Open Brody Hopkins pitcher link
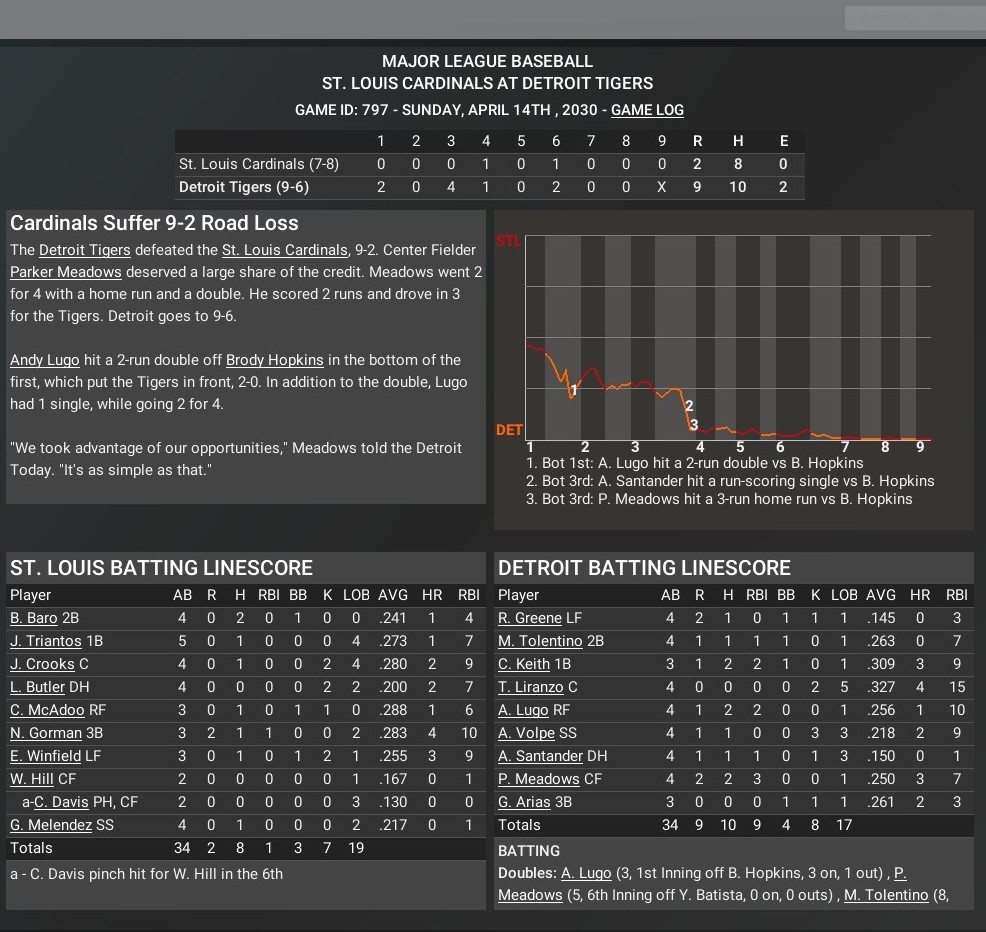Screen dimensions: 986x932 click(274, 360)
